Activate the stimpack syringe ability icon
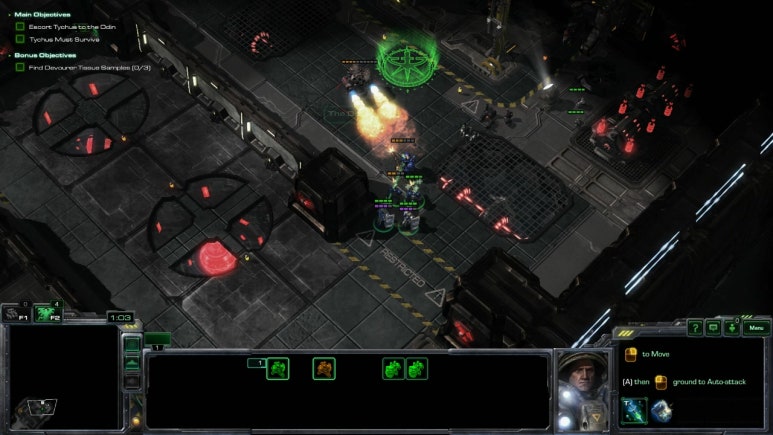Screen dimensions: 773x435 [x=633, y=411]
